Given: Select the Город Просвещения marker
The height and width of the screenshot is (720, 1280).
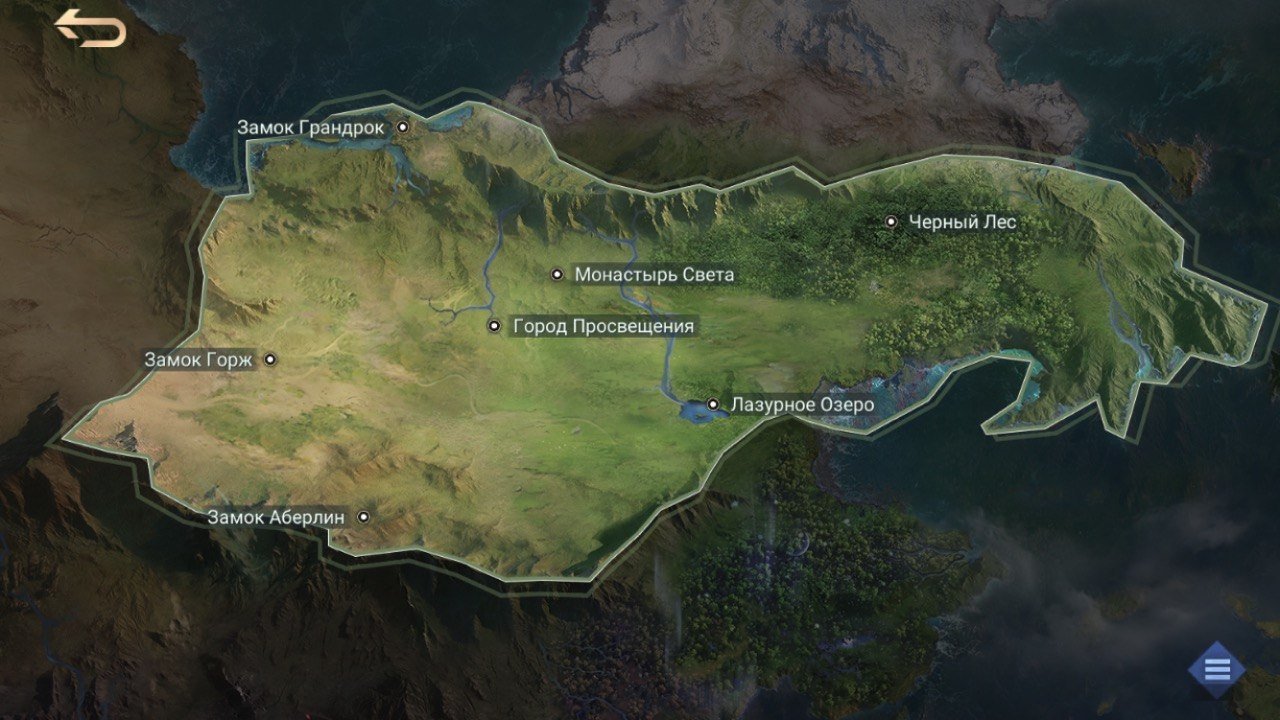Looking at the screenshot, I should click(494, 326).
